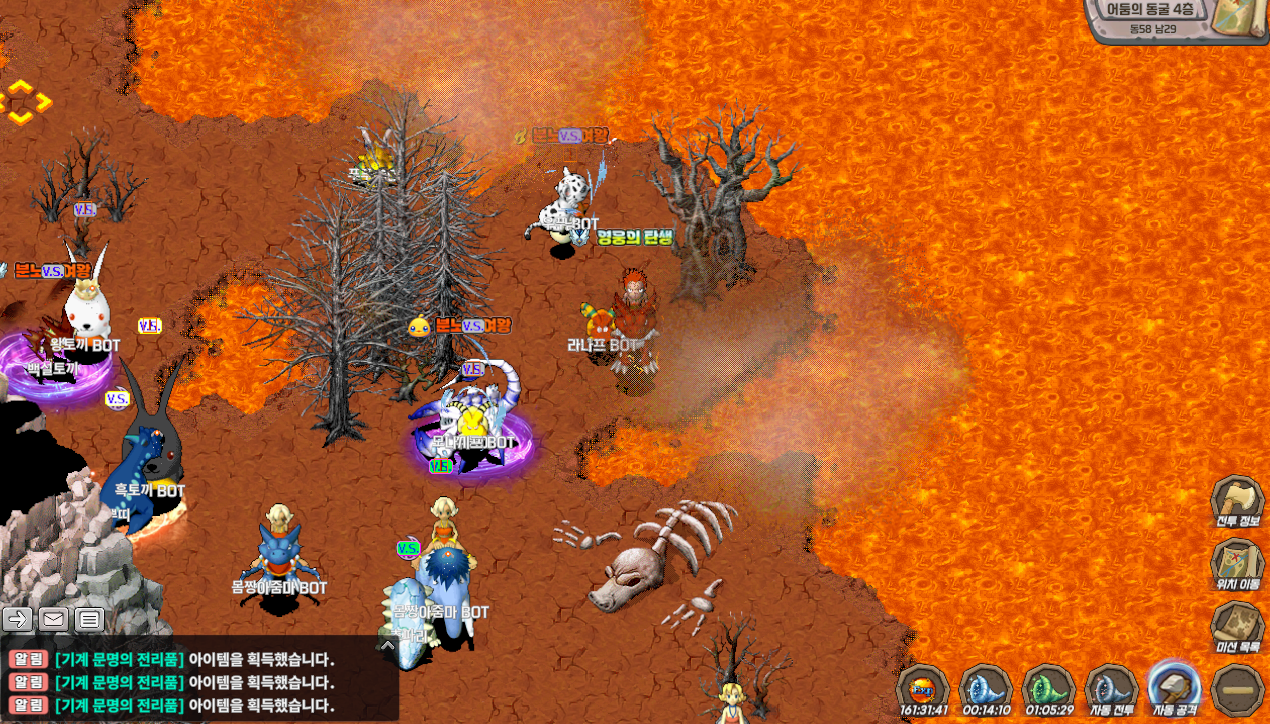Viewport: 1270px width, 724px height.
Task: Click the yellow hexagon marker icon
Action: point(22,102)
